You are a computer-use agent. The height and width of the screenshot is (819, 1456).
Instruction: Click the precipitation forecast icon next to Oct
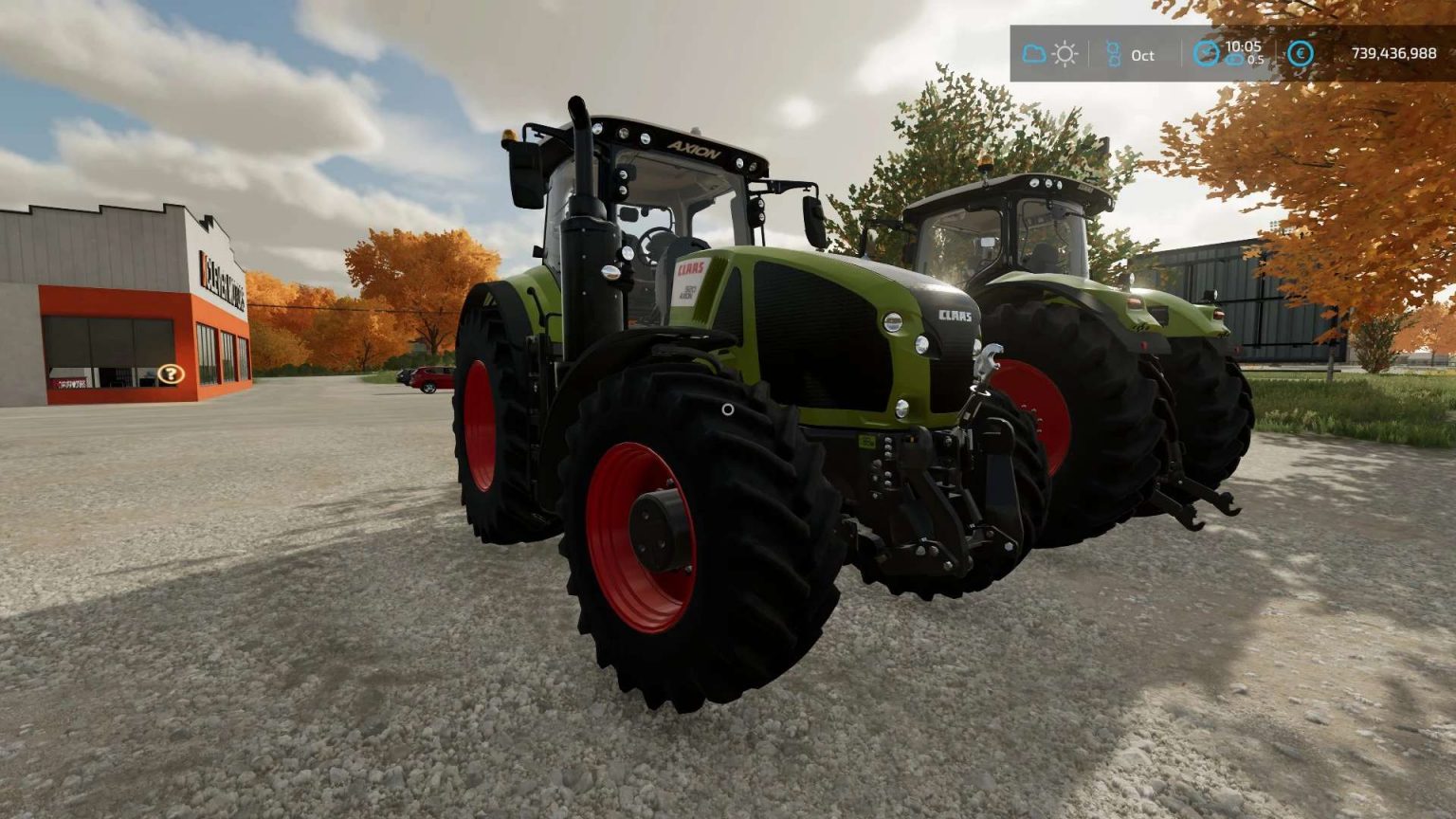(1113, 54)
